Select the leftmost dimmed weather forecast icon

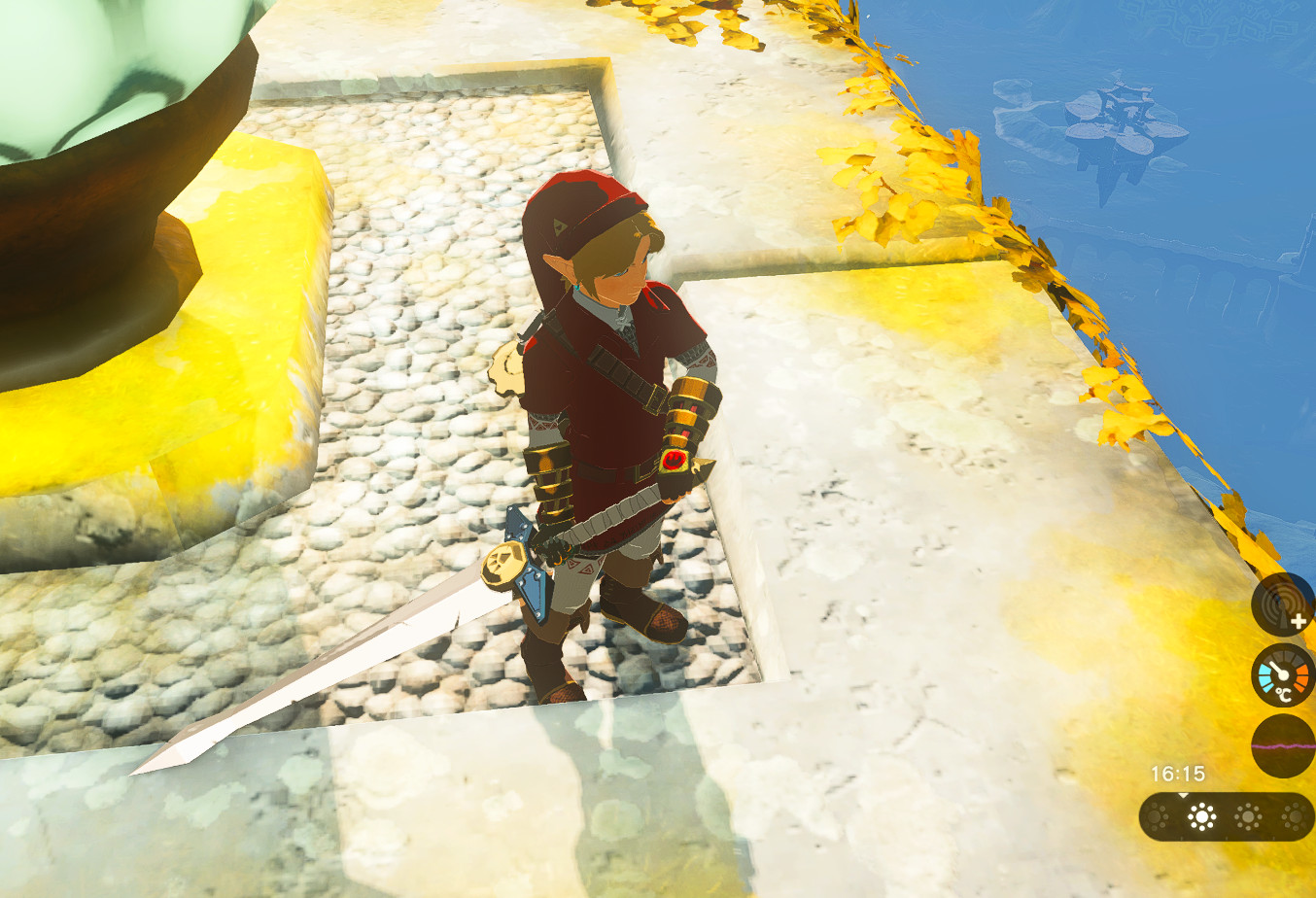click(x=1155, y=815)
